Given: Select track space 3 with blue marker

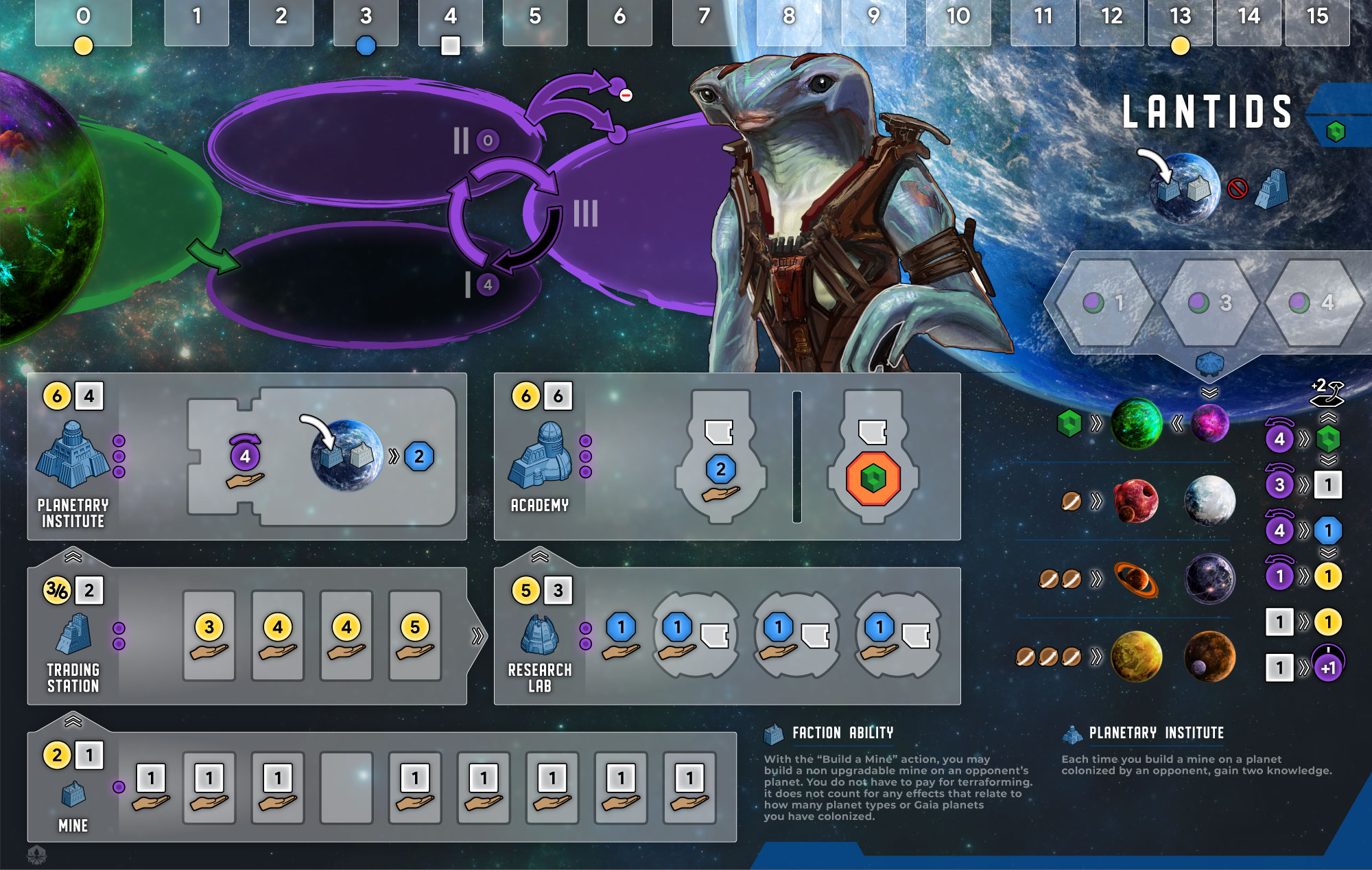Looking at the screenshot, I should pyautogui.click(x=366, y=22).
